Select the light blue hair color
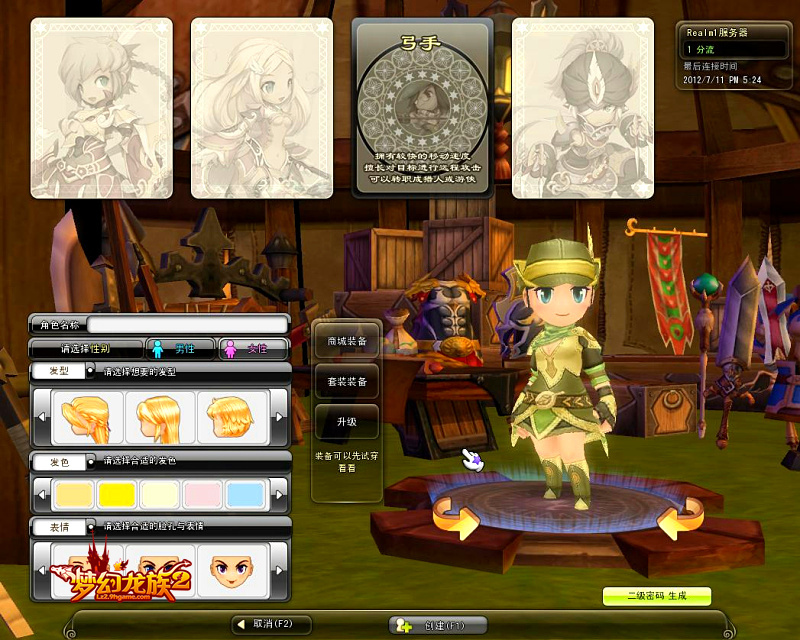This screenshot has height=640, width=800. [x=246, y=494]
